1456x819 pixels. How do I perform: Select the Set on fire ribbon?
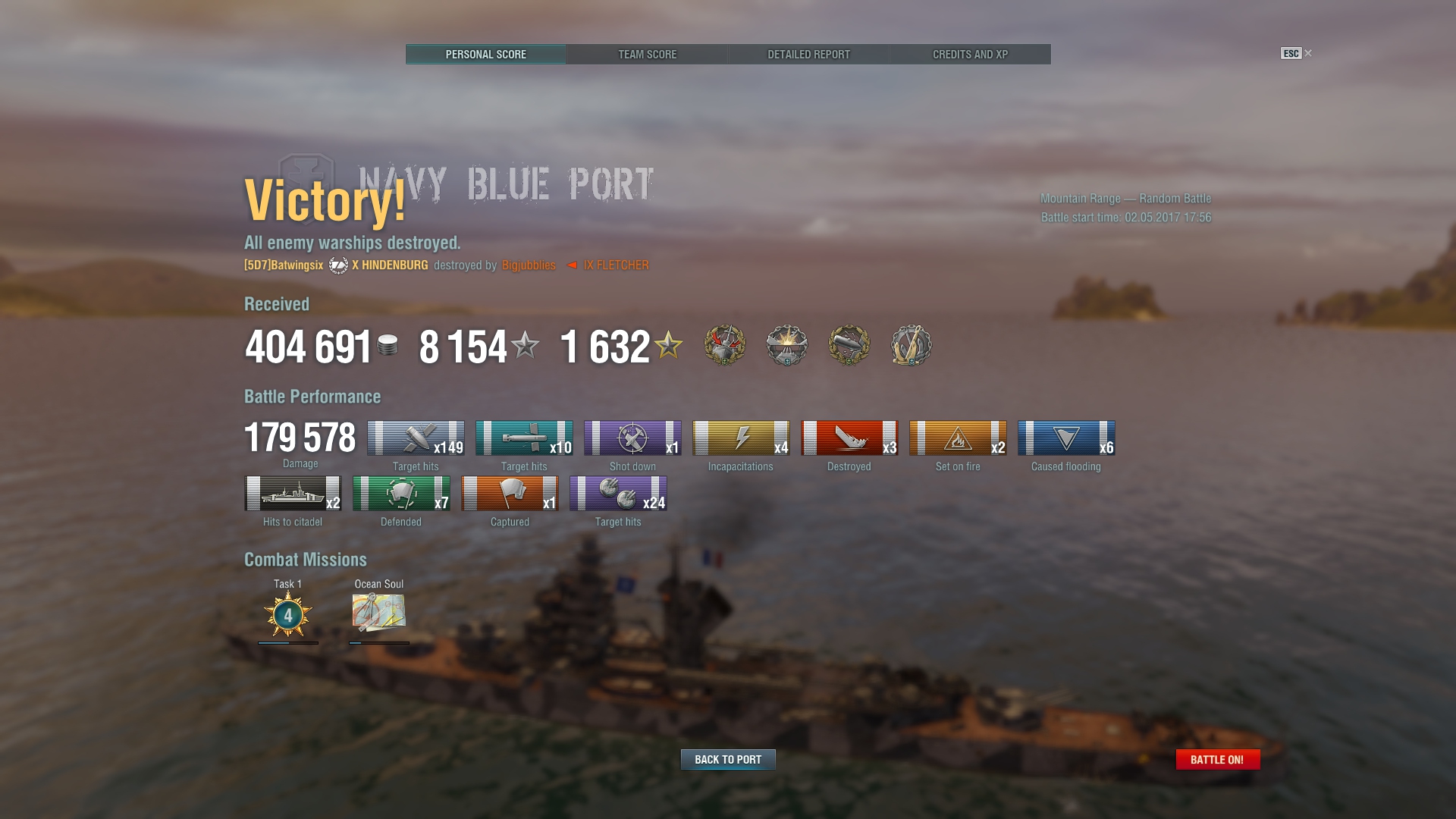(958, 438)
